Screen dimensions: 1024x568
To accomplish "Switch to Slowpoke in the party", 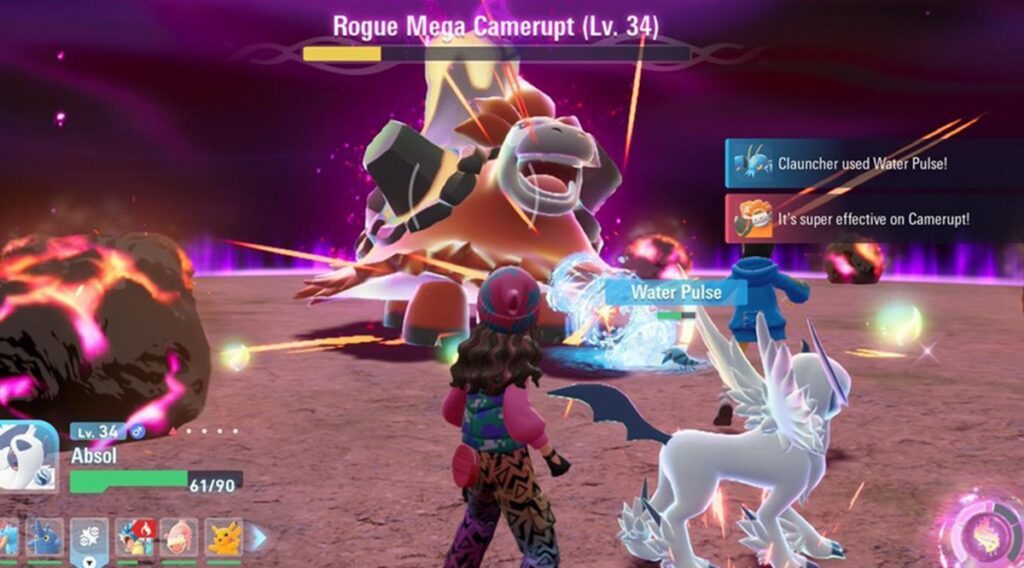I will coord(179,537).
